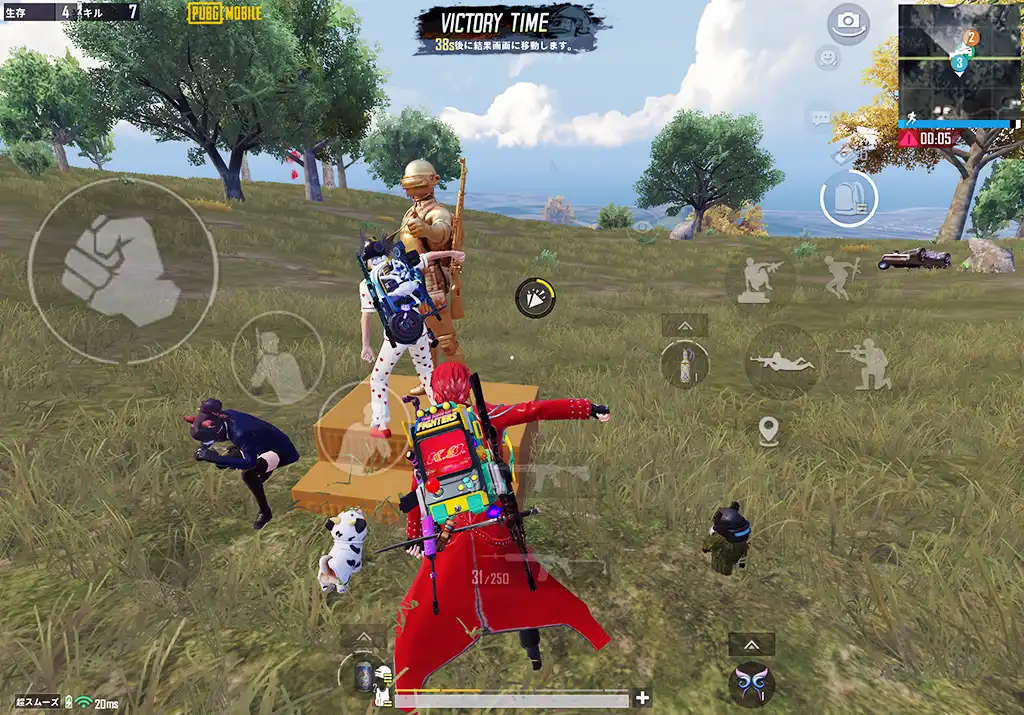Expand the throwables list above the molotov
Screen dimensions: 1024x715
coord(685,326)
